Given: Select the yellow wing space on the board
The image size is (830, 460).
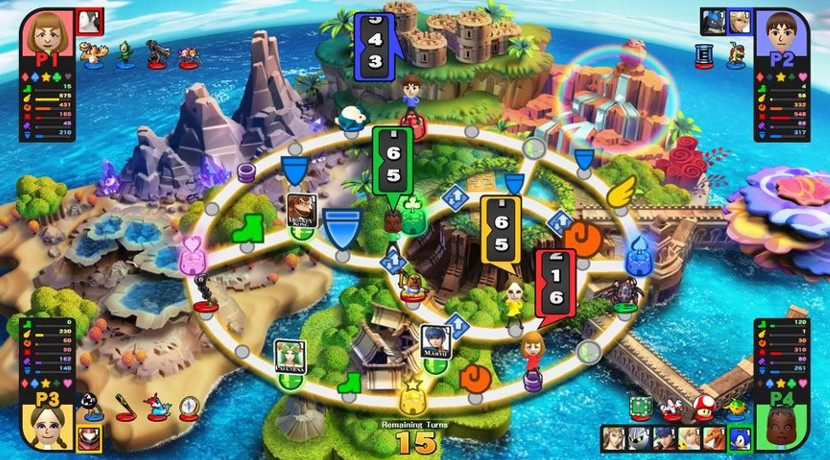Looking at the screenshot, I should 622,188.
